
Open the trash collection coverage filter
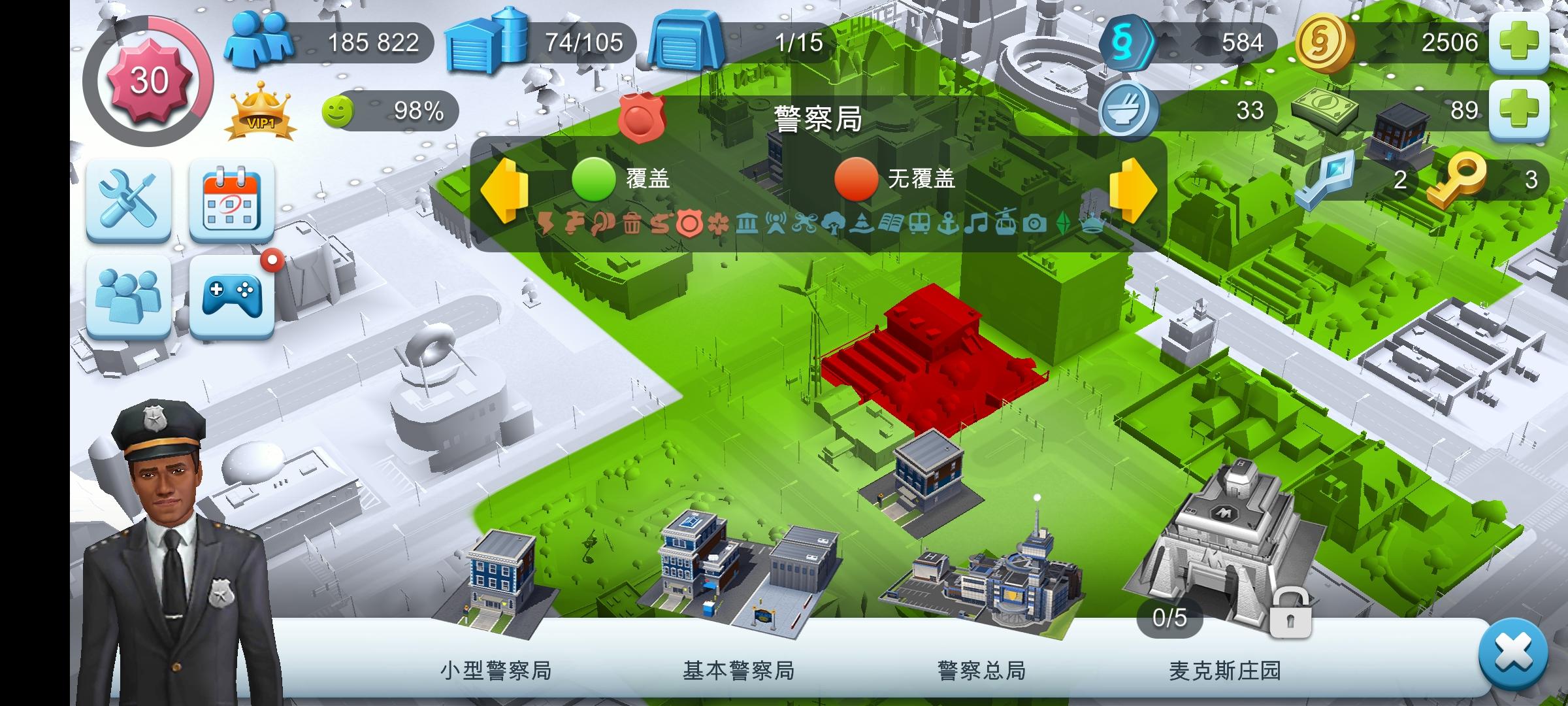click(x=632, y=222)
